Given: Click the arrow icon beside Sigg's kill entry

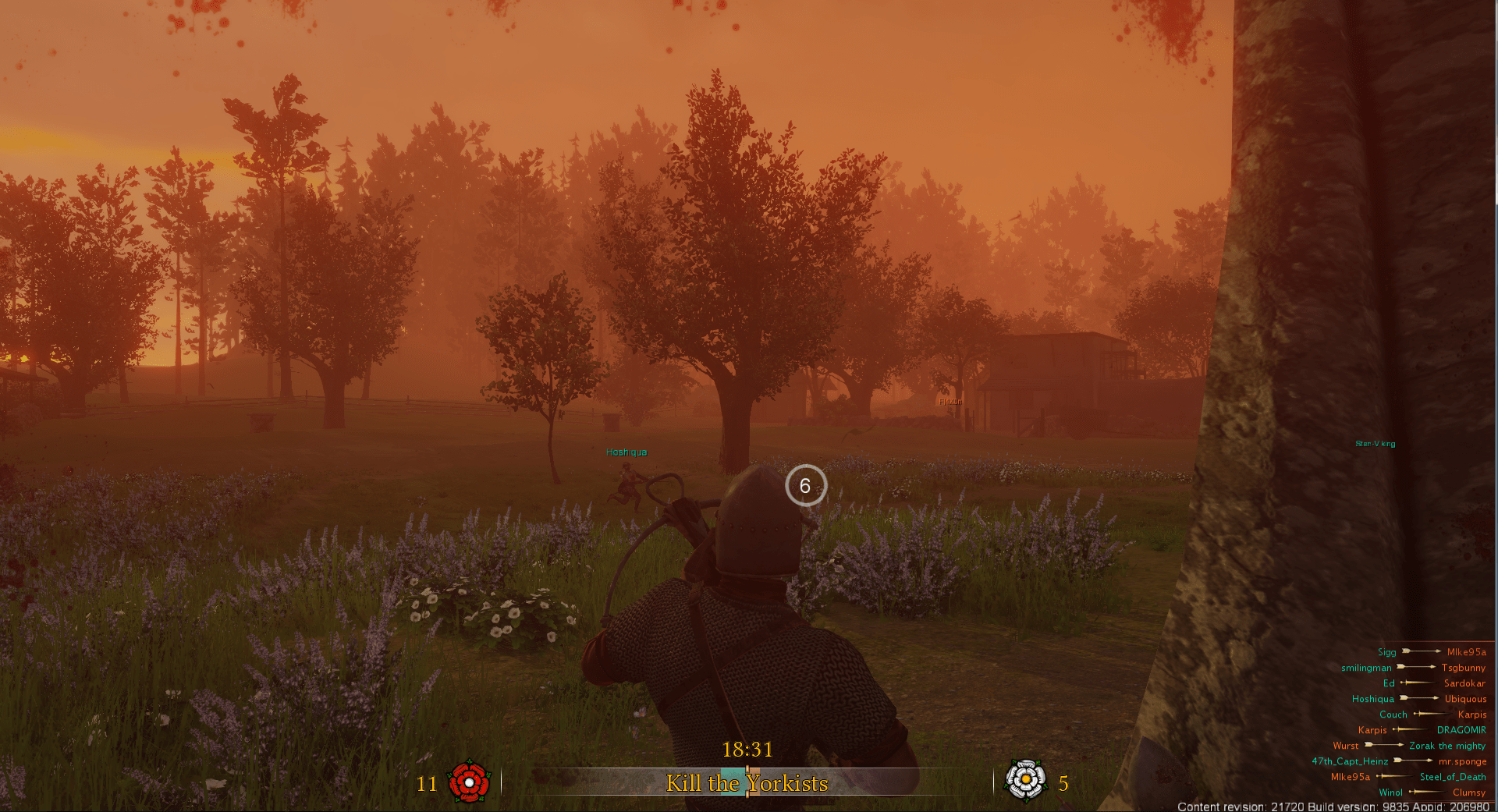Looking at the screenshot, I should pyautogui.click(x=1421, y=651).
